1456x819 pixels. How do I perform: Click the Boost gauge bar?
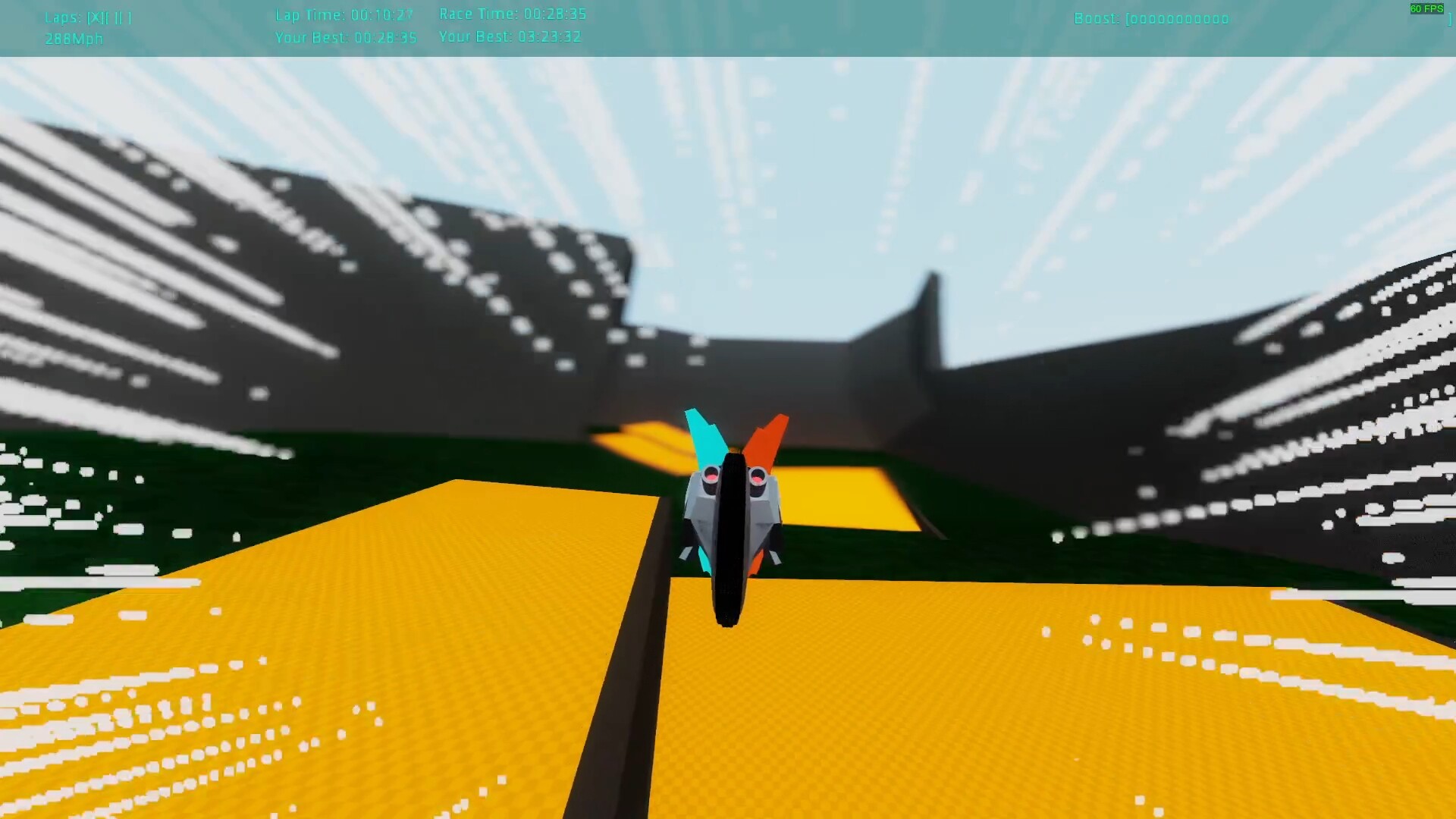[1179, 19]
